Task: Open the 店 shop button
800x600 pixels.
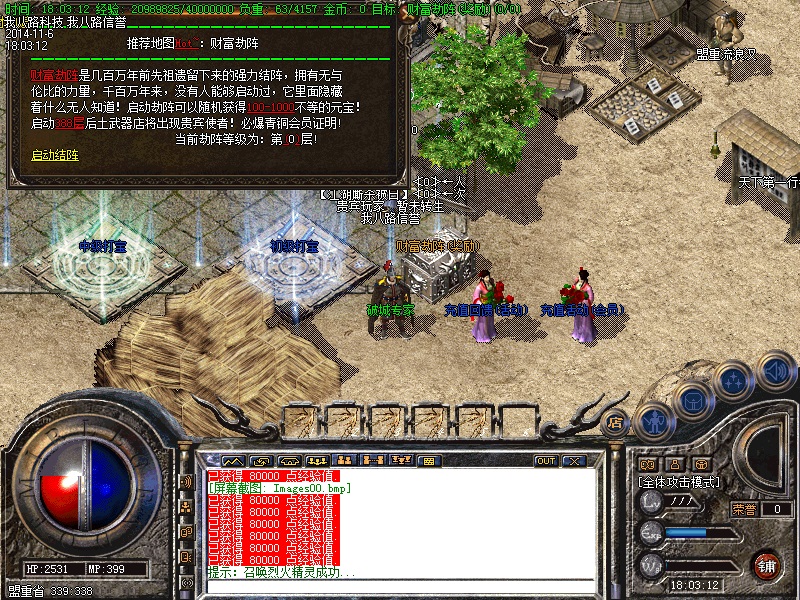Action: (x=616, y=421)
